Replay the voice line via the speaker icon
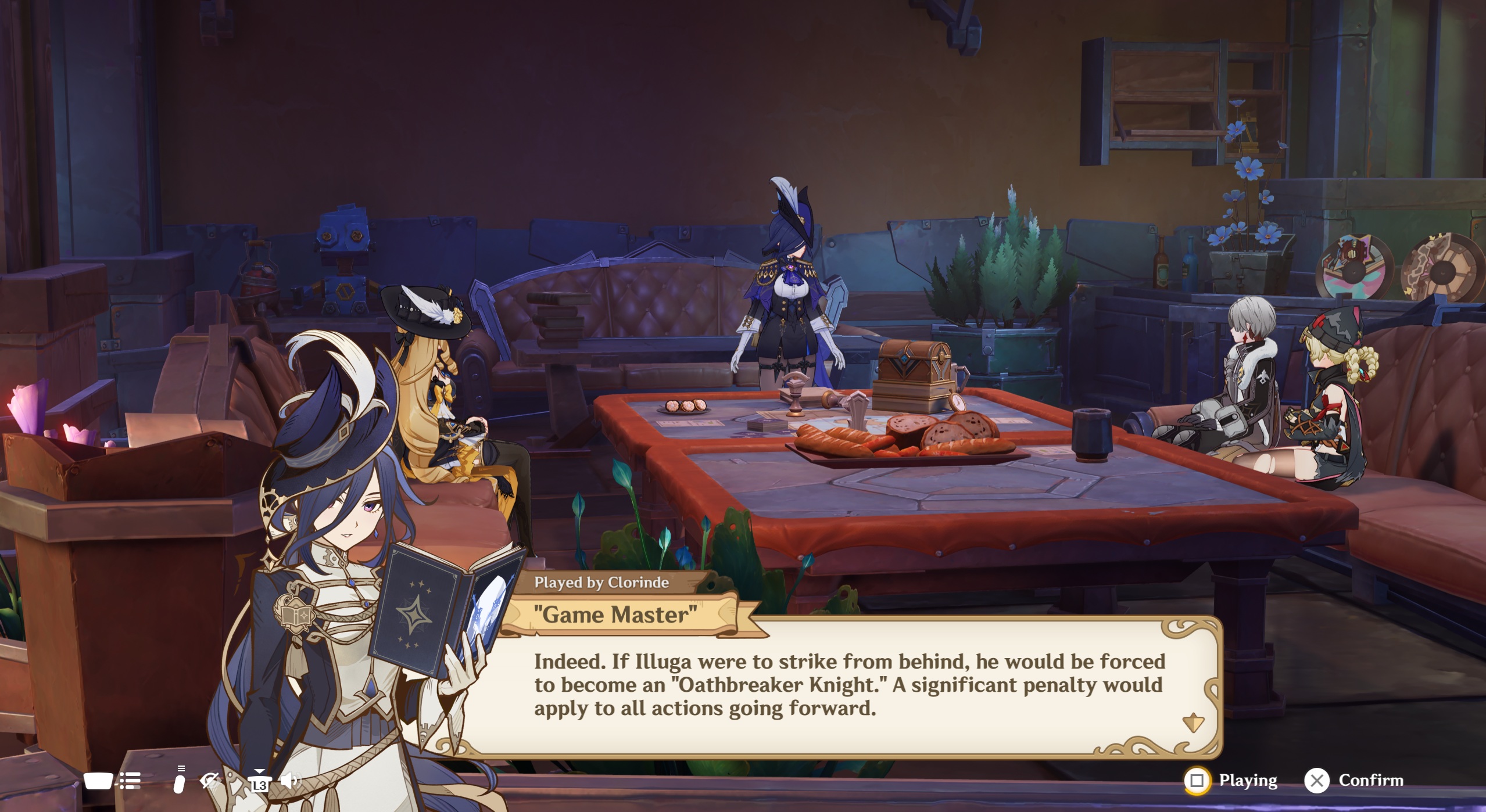This screenshot has height=812, width=1486. point(289,781)
